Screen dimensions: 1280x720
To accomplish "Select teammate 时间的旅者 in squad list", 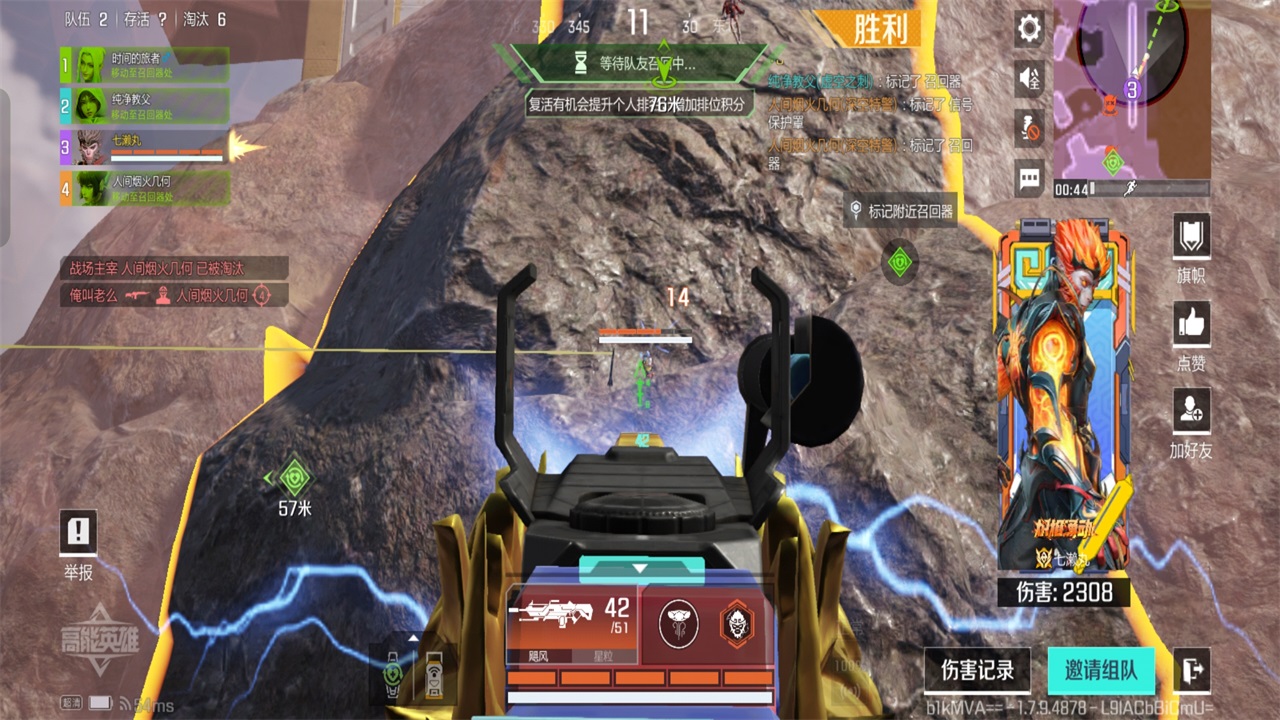I will click(x=145, y=65).
